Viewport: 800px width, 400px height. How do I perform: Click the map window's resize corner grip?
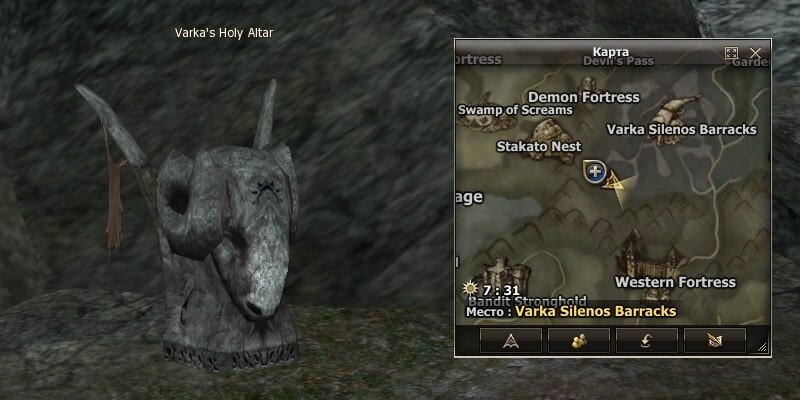pyautogui.click(x=762, y=347)
